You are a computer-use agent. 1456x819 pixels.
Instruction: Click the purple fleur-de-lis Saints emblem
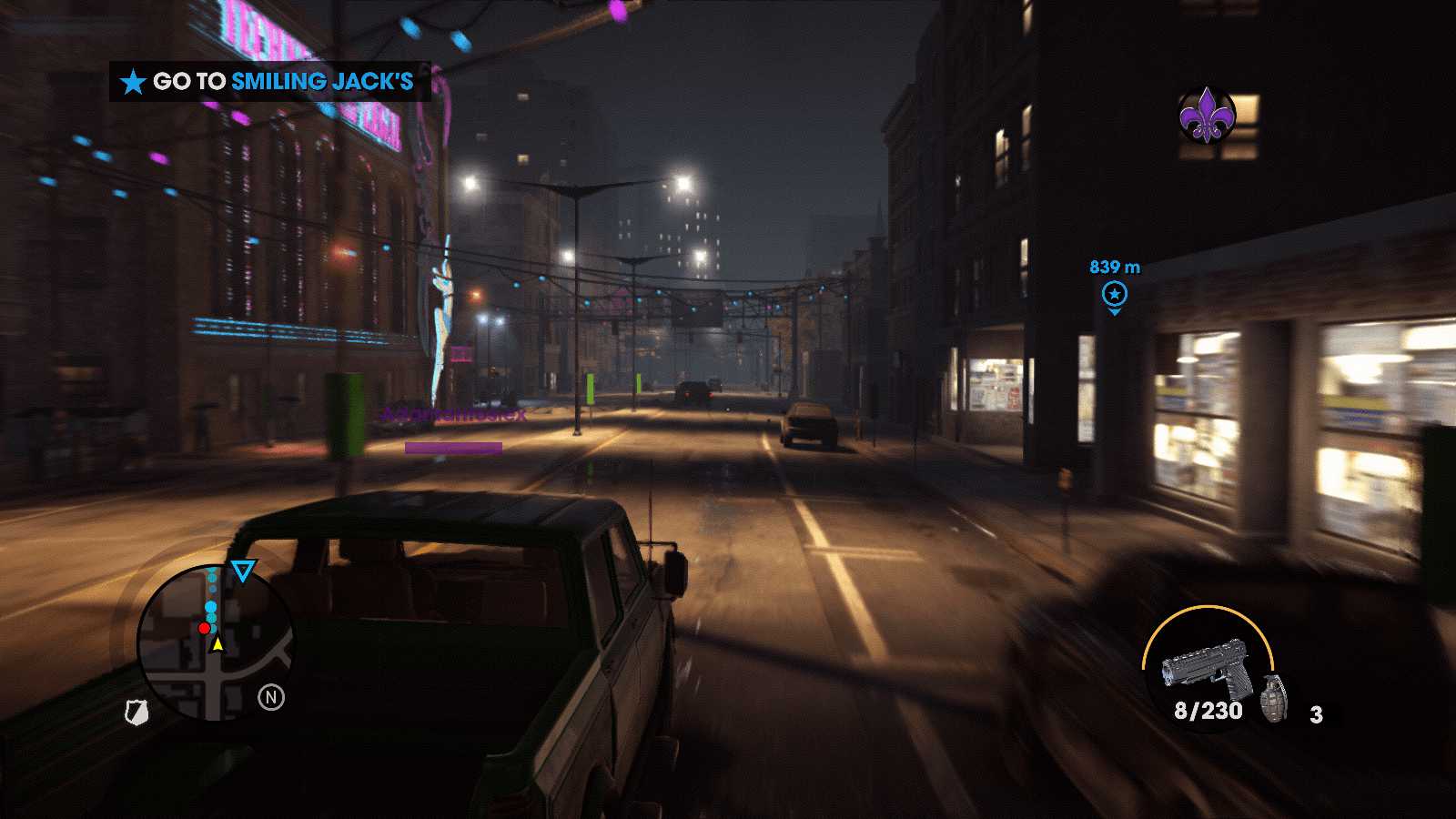[x=1205, y=116]
